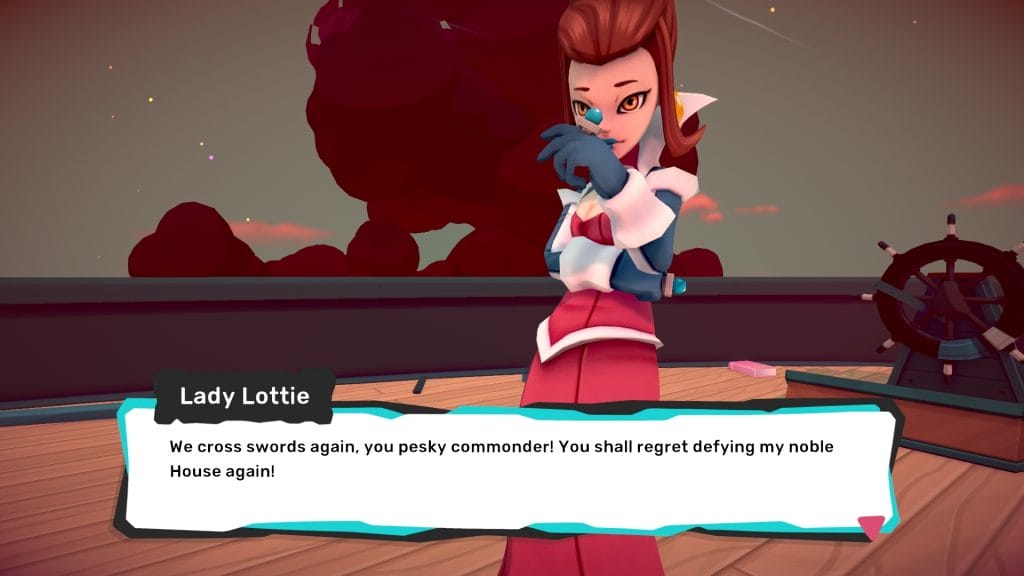Advance dialogue with the pink arrow

[x=871, y=525]
